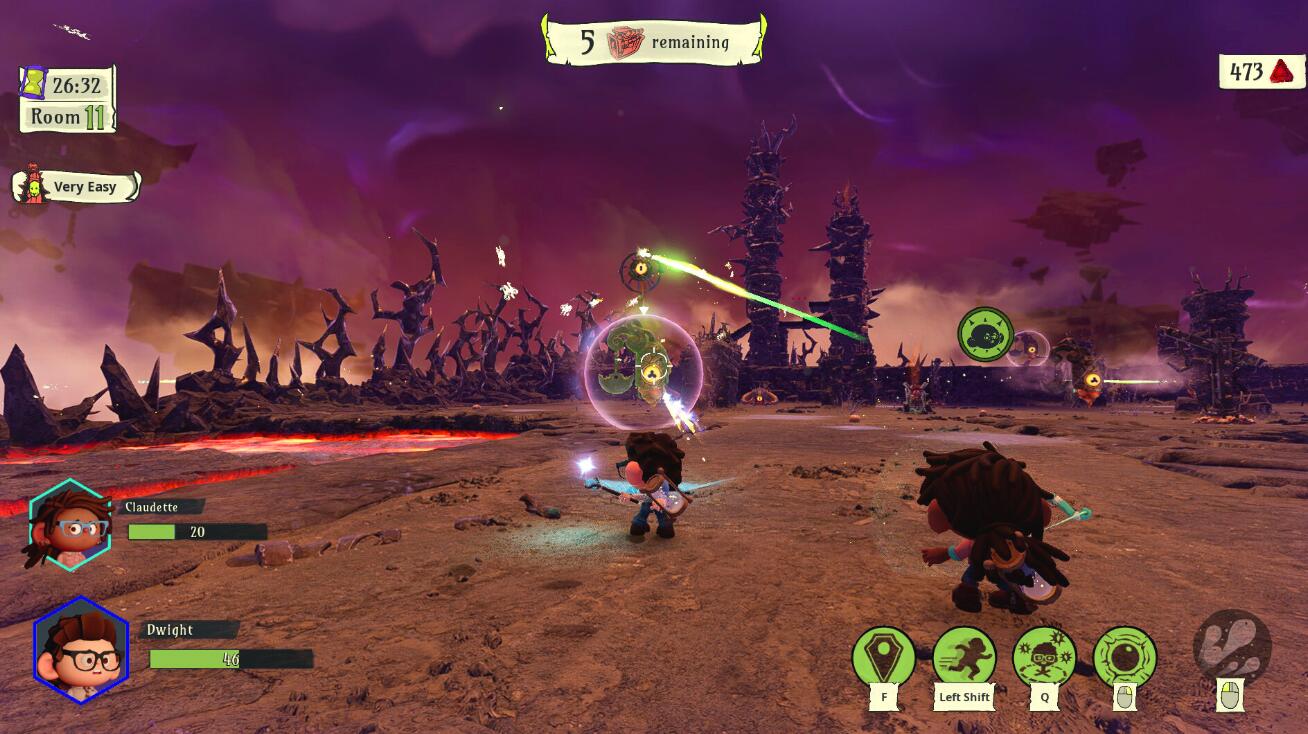Click the red gem currency icon

pos(1281,72)
